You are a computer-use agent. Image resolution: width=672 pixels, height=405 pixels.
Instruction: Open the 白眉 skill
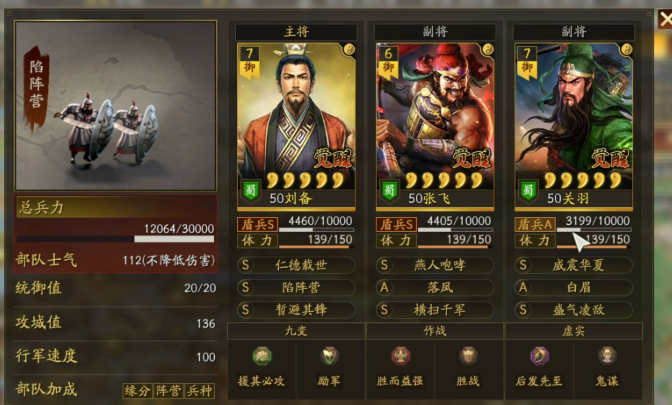click(x=572, y=286)
